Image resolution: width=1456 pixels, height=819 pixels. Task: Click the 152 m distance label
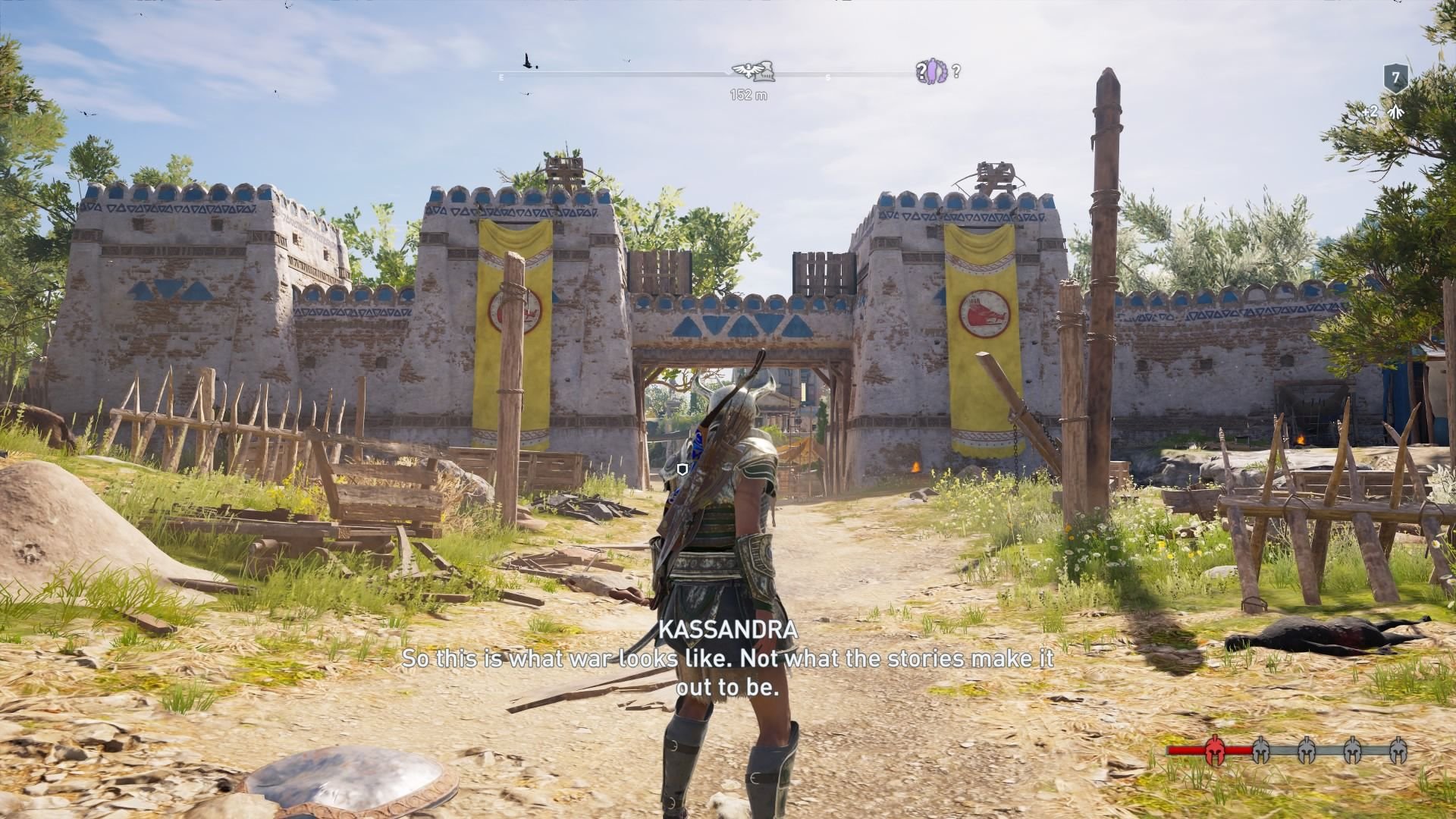(748, 94)
